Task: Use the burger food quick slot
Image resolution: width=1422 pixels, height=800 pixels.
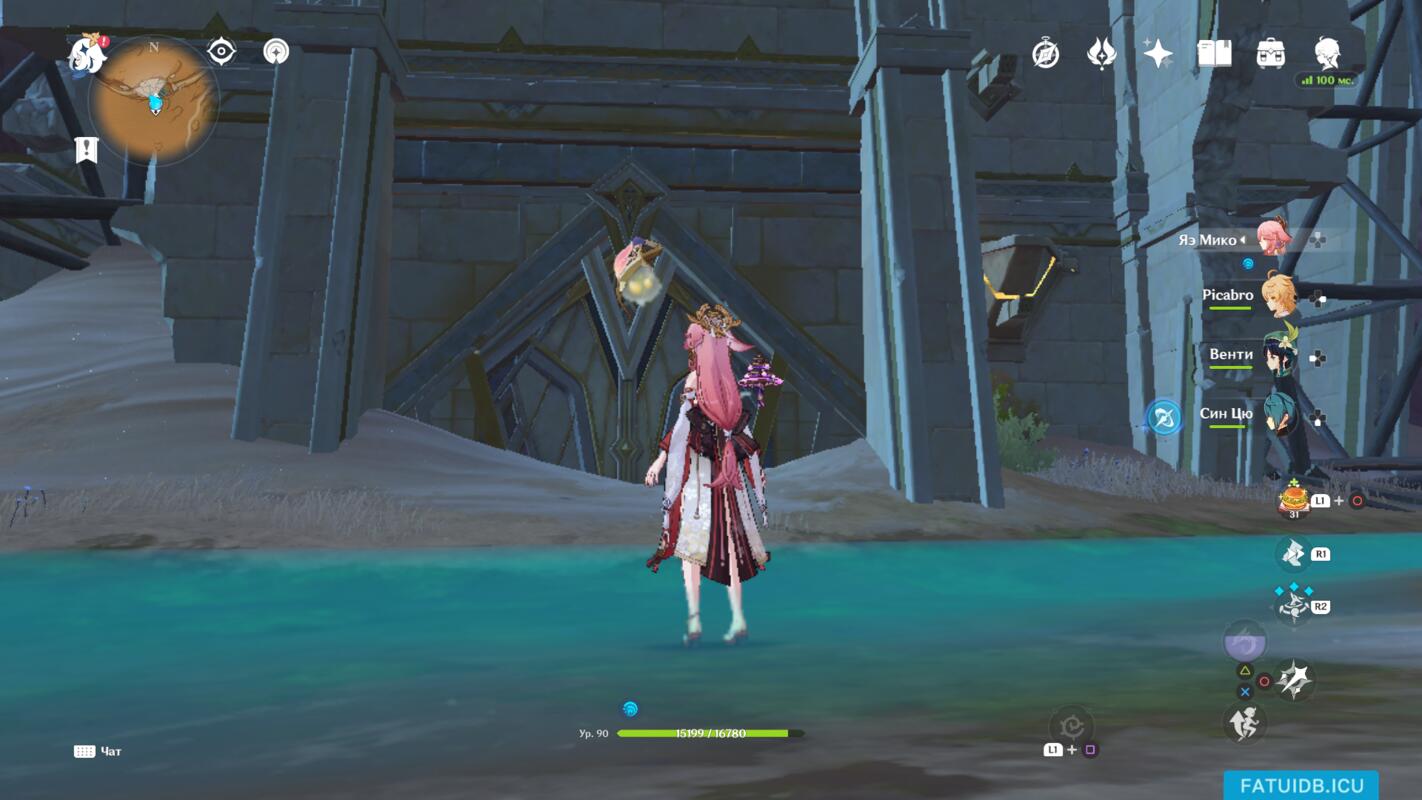Action: point(1294,497)
